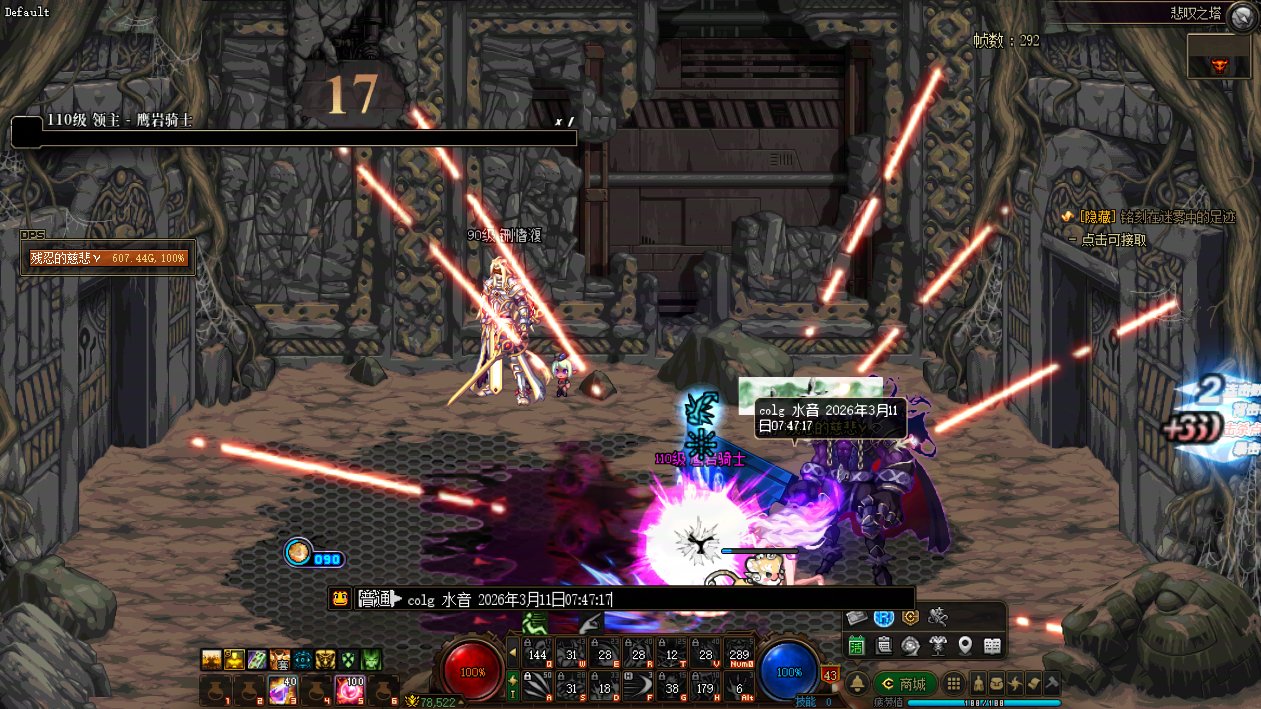
Task: Open the emoji face next to chat
Action: pos(341,599)
